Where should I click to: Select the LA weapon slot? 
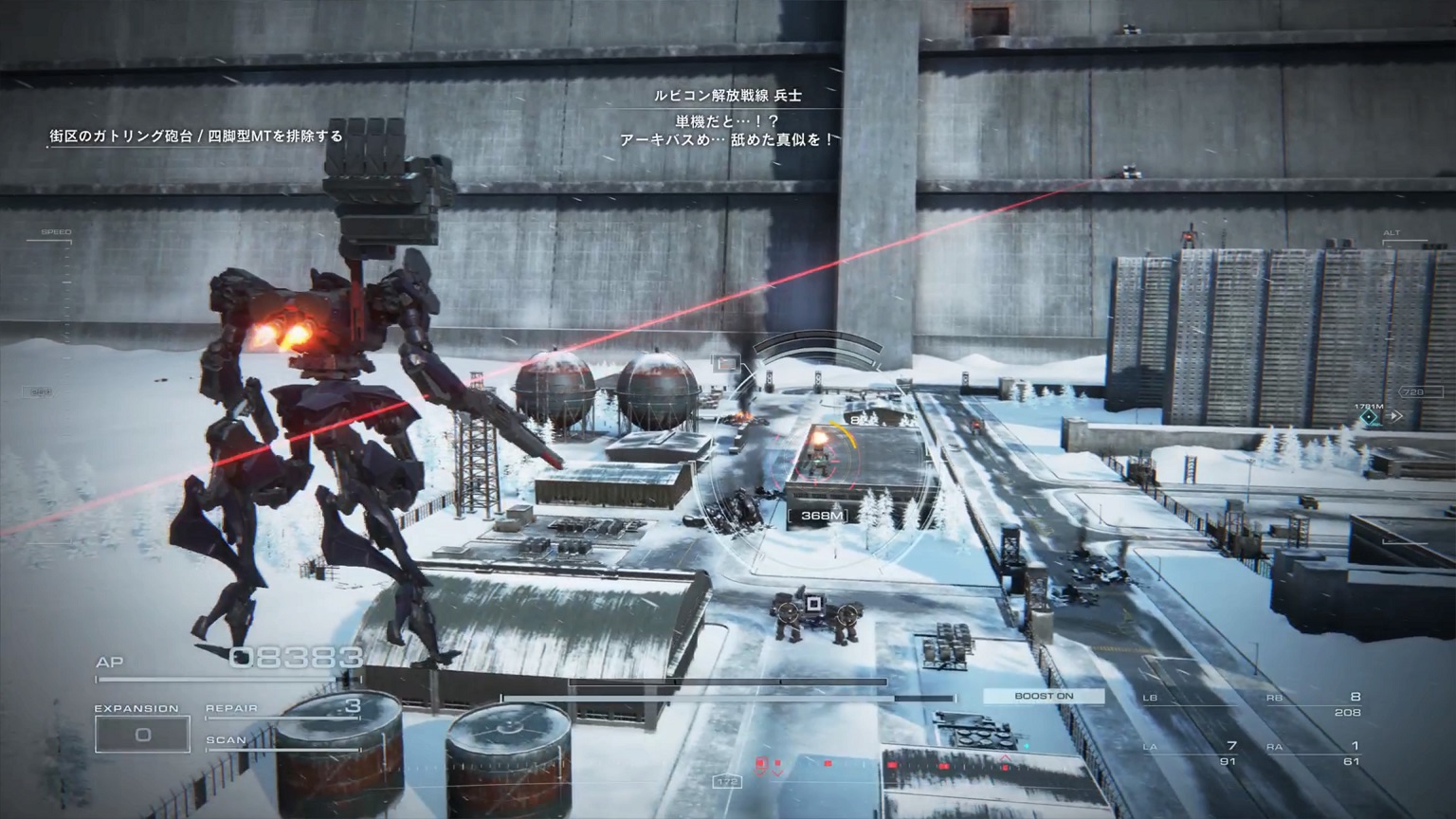[1191, 753]
